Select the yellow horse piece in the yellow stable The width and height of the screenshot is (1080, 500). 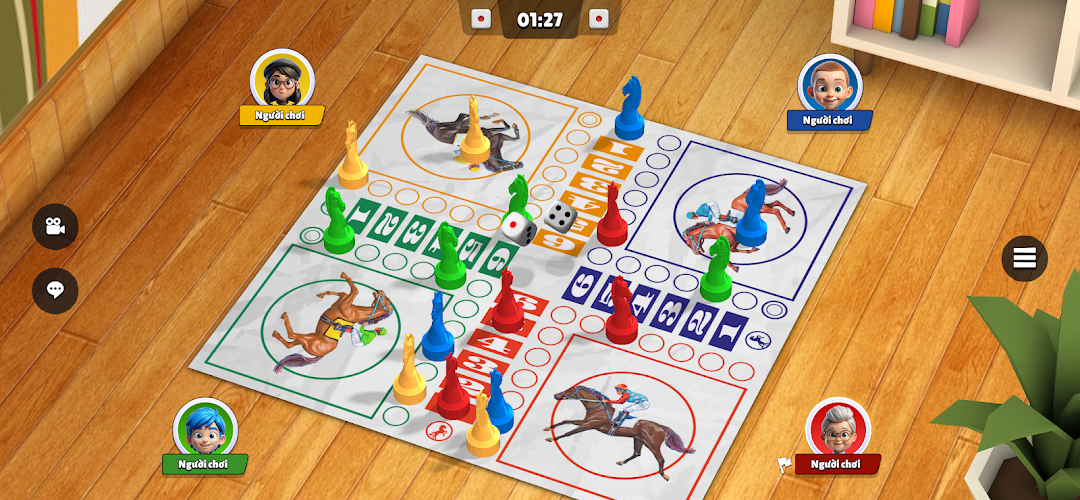[474, 131]
